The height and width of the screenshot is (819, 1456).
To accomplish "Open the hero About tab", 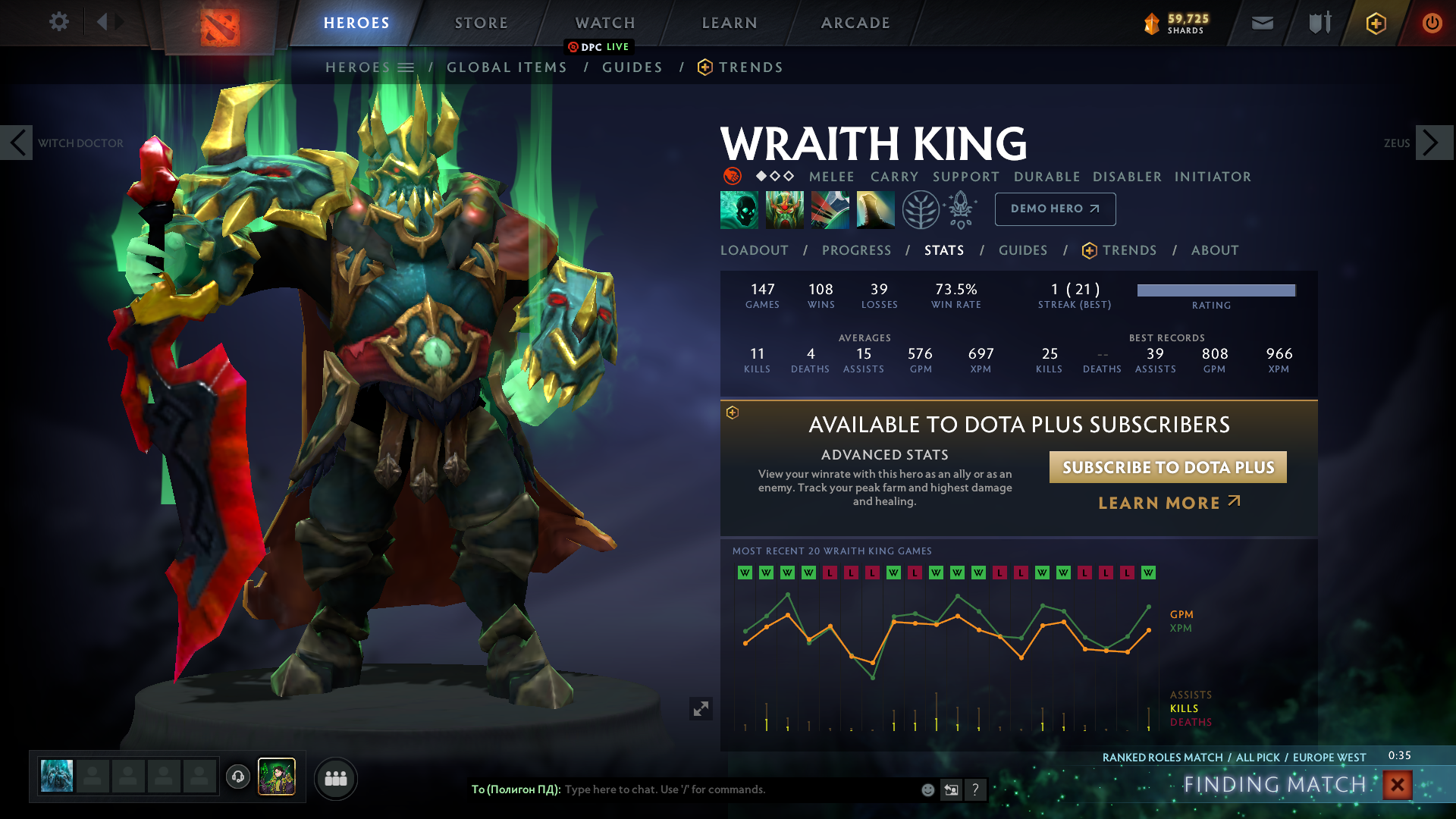I will pos(1214,250).
